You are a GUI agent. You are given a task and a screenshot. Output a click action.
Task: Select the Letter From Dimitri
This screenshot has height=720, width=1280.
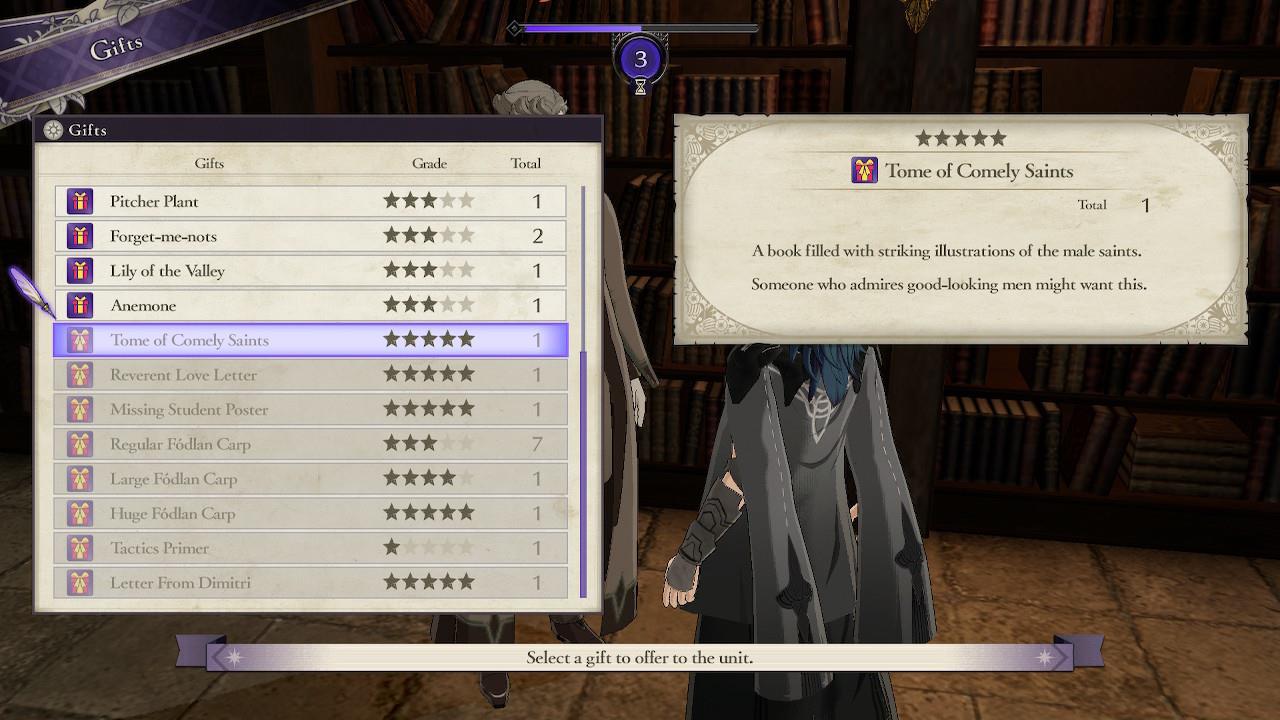click(310, 582)
